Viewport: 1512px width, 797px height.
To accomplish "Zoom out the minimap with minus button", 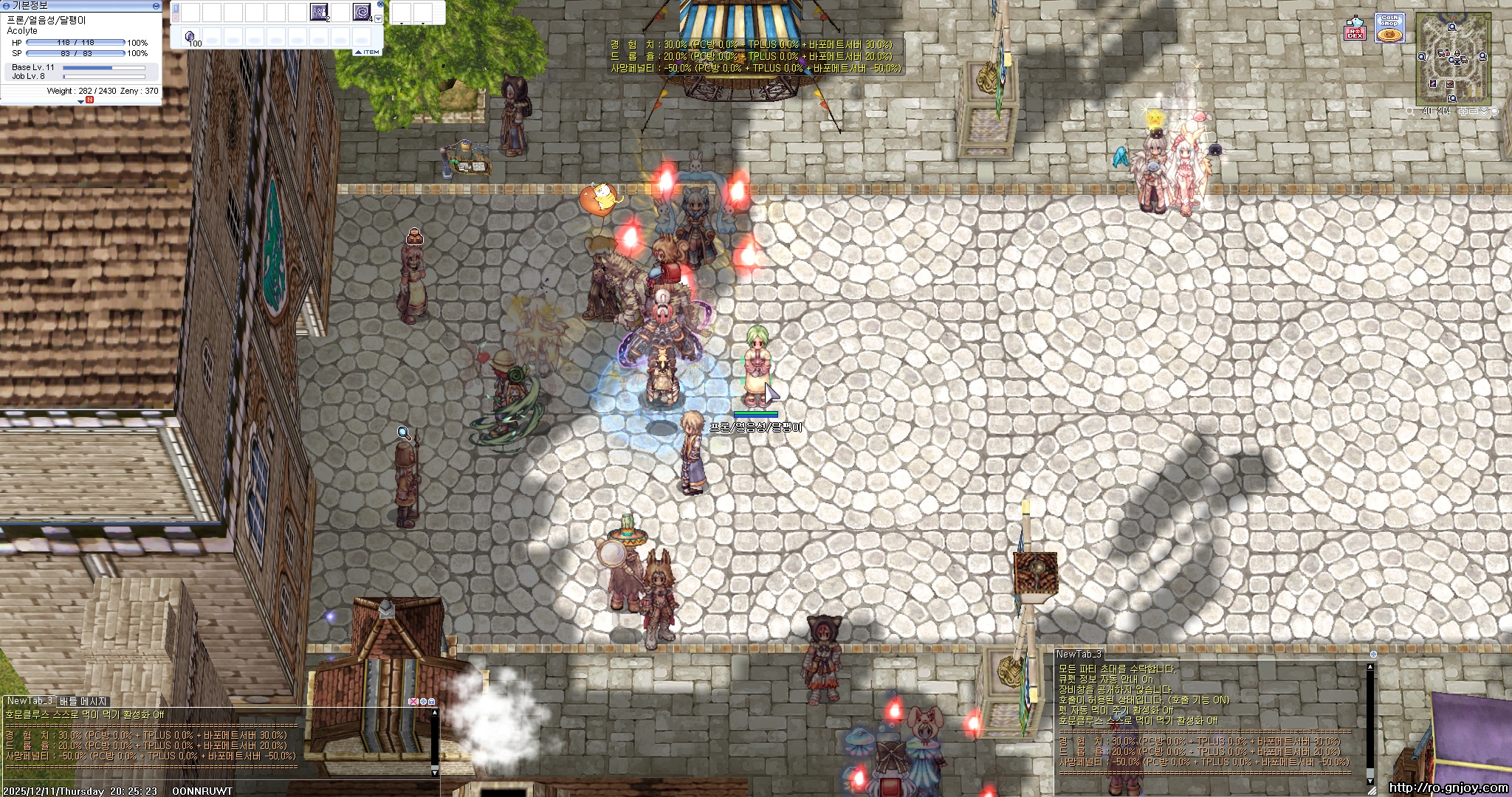I will pyautogui.click(x=1473, y=111).
